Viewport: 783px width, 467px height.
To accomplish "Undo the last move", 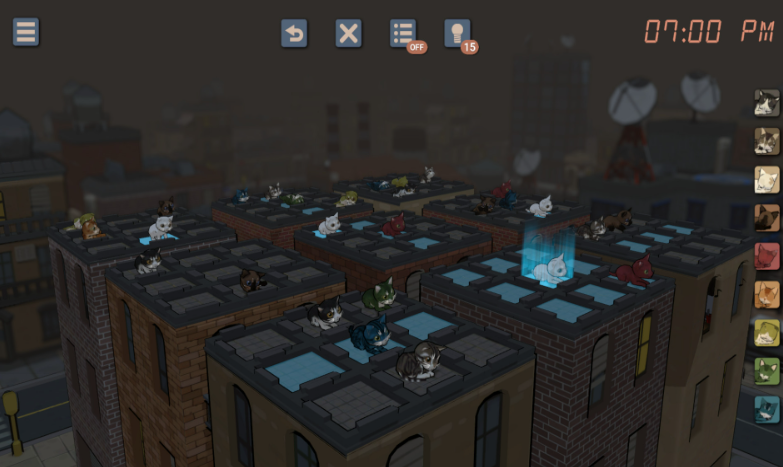I will pyautogui.click(x=294, y=33).
